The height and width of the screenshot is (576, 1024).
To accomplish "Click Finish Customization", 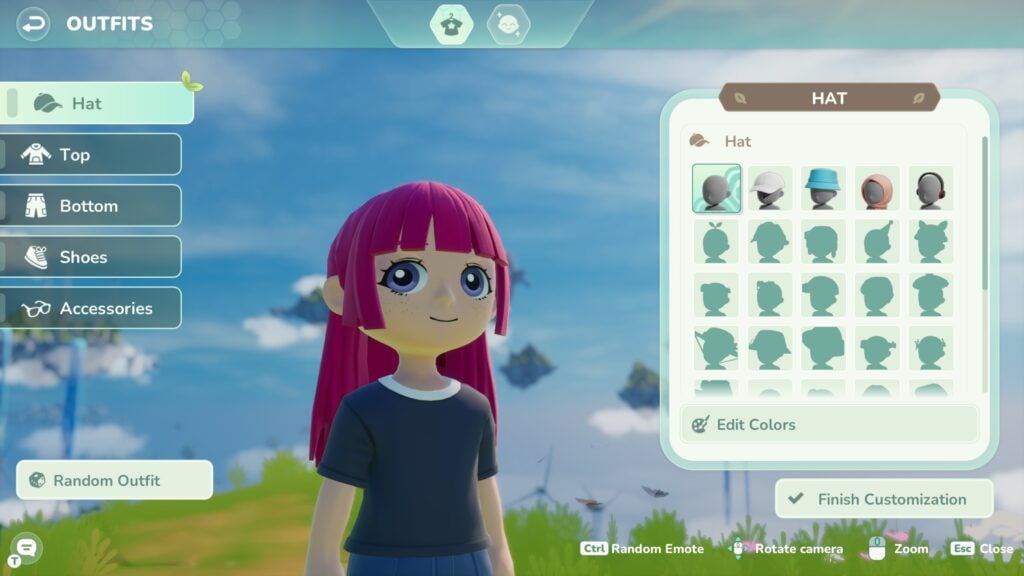I will pos(884,499).
